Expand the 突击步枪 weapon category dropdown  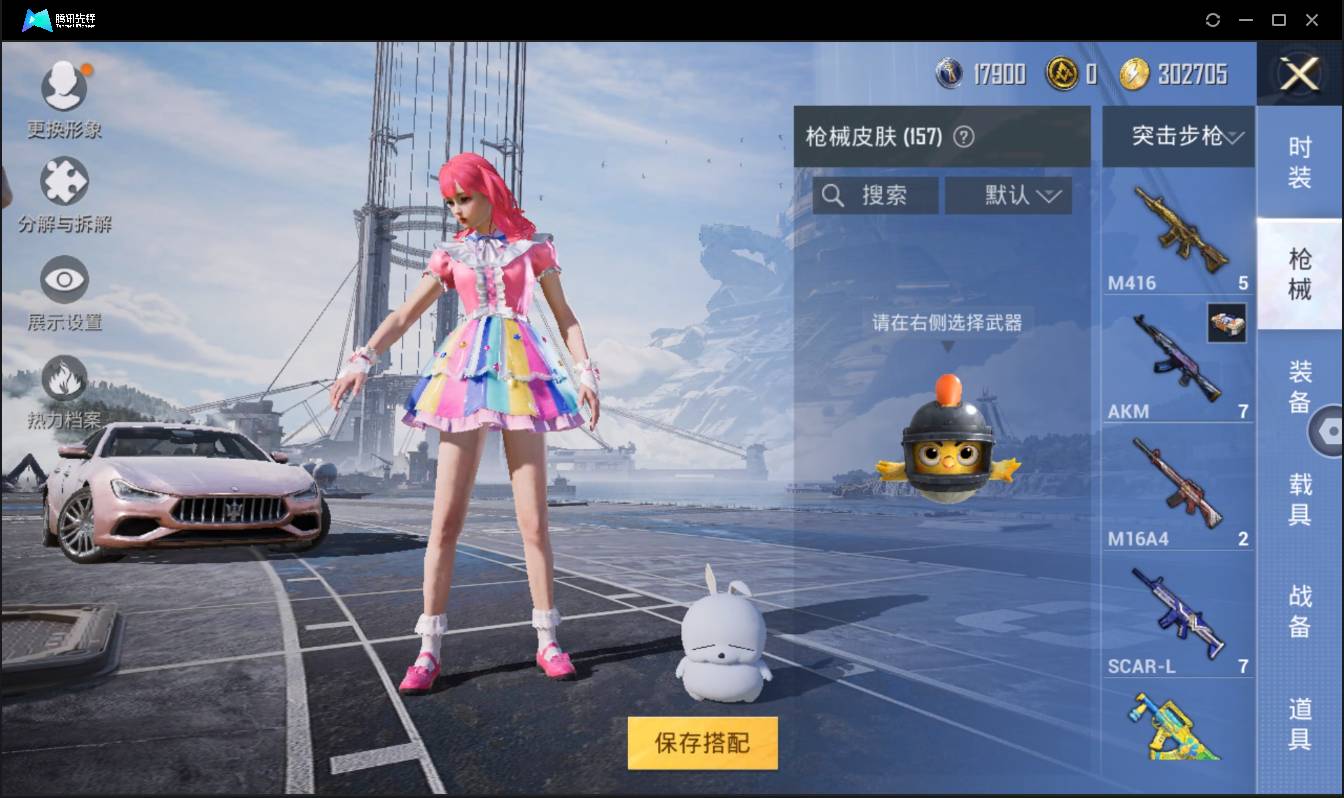[1178, 137]
